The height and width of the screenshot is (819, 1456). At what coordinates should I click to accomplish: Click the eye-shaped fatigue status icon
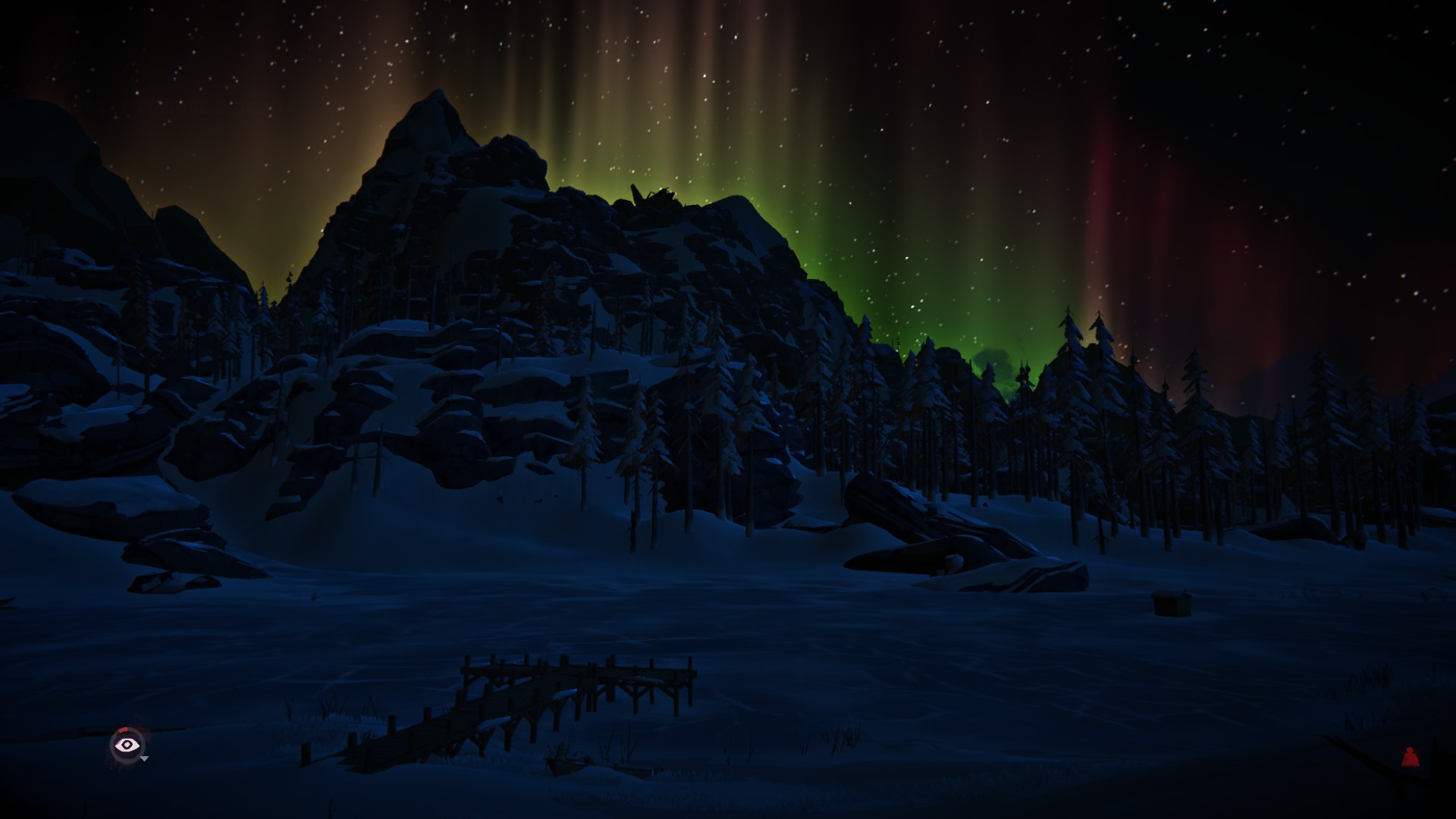127,745
